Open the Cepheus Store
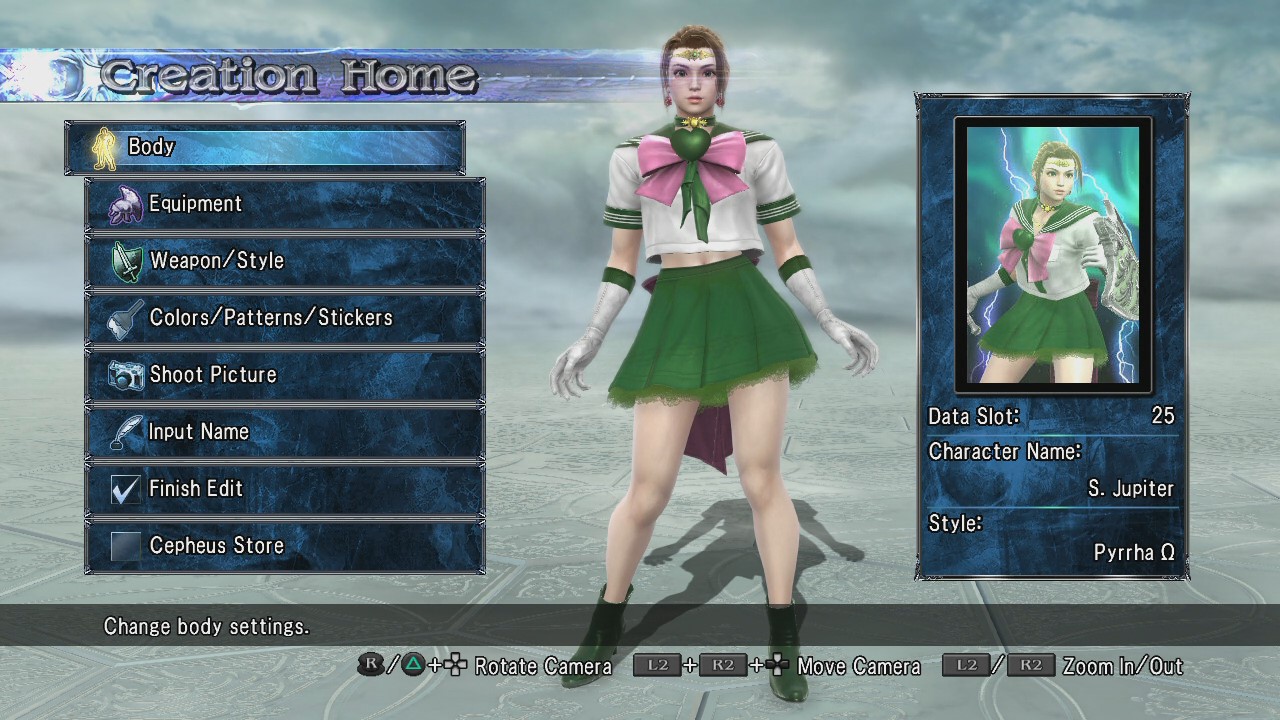The width and height of the screenshot is (1280, 720). point(285,546)
